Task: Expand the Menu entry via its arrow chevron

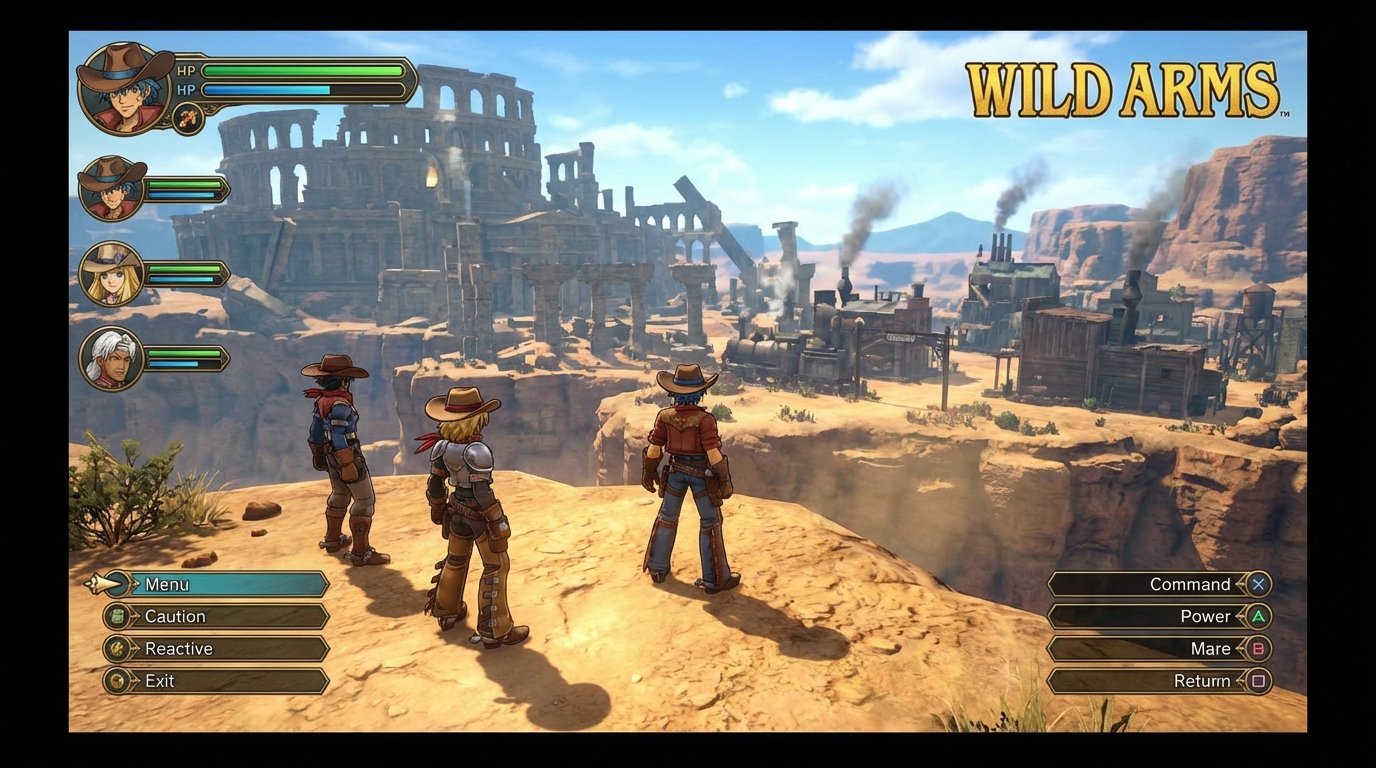Action: tap(136, 585)
